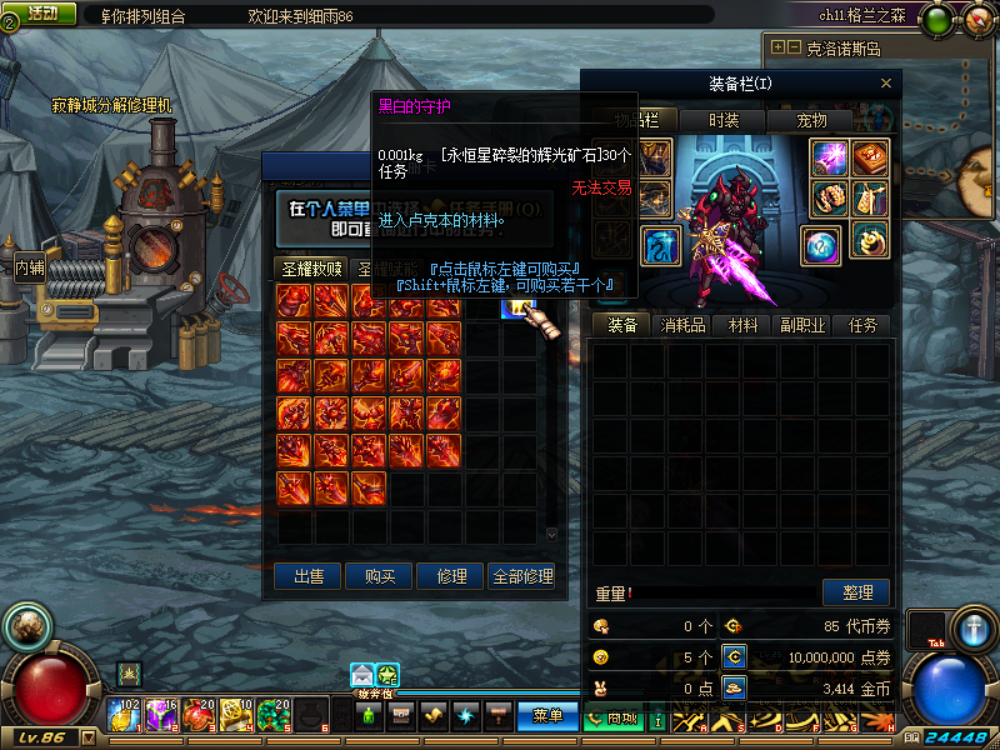Click the 克洛诺斯岛 minimap title bar
This screenshot has height=750, width=1000.
pyautogui.click(x=867, y=48)
